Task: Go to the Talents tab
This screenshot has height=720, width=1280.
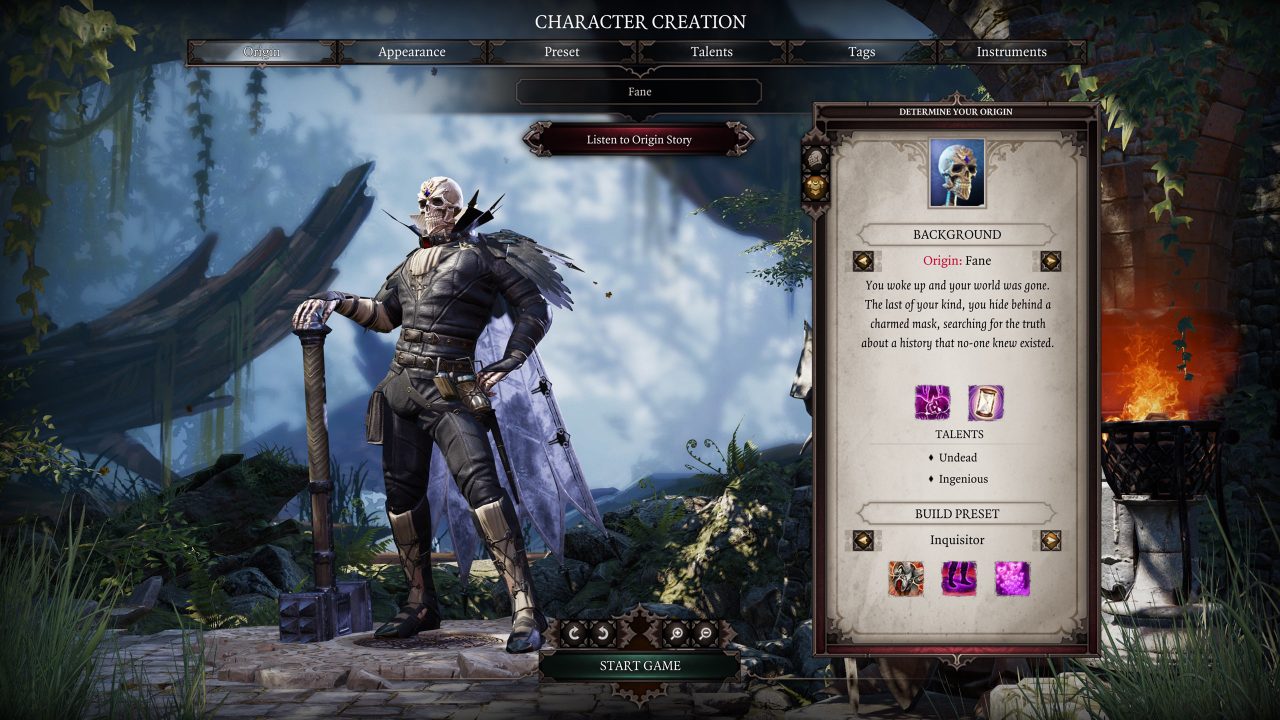Action: [712, 52]
